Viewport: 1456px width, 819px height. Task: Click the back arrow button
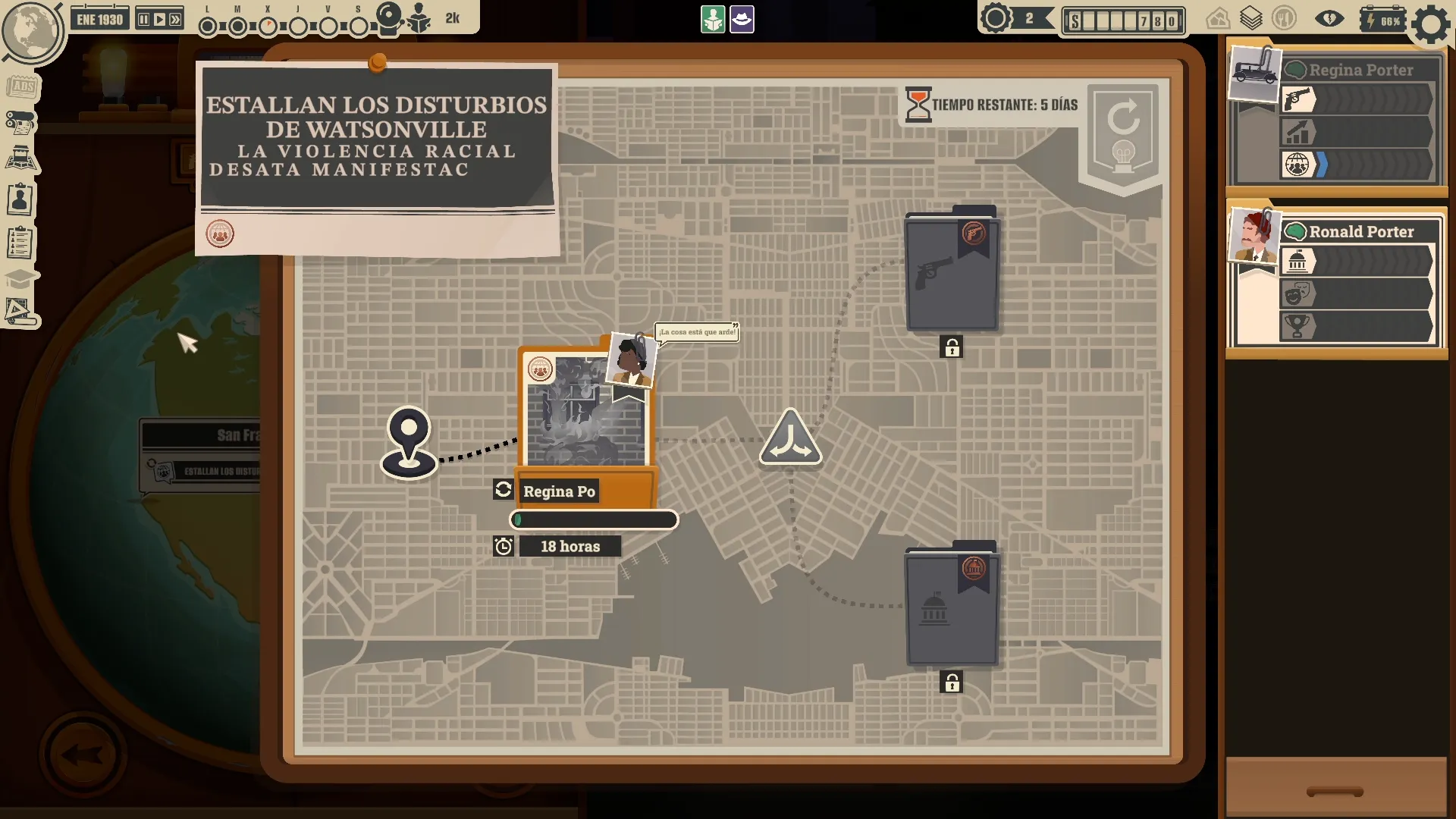[82, 755]
